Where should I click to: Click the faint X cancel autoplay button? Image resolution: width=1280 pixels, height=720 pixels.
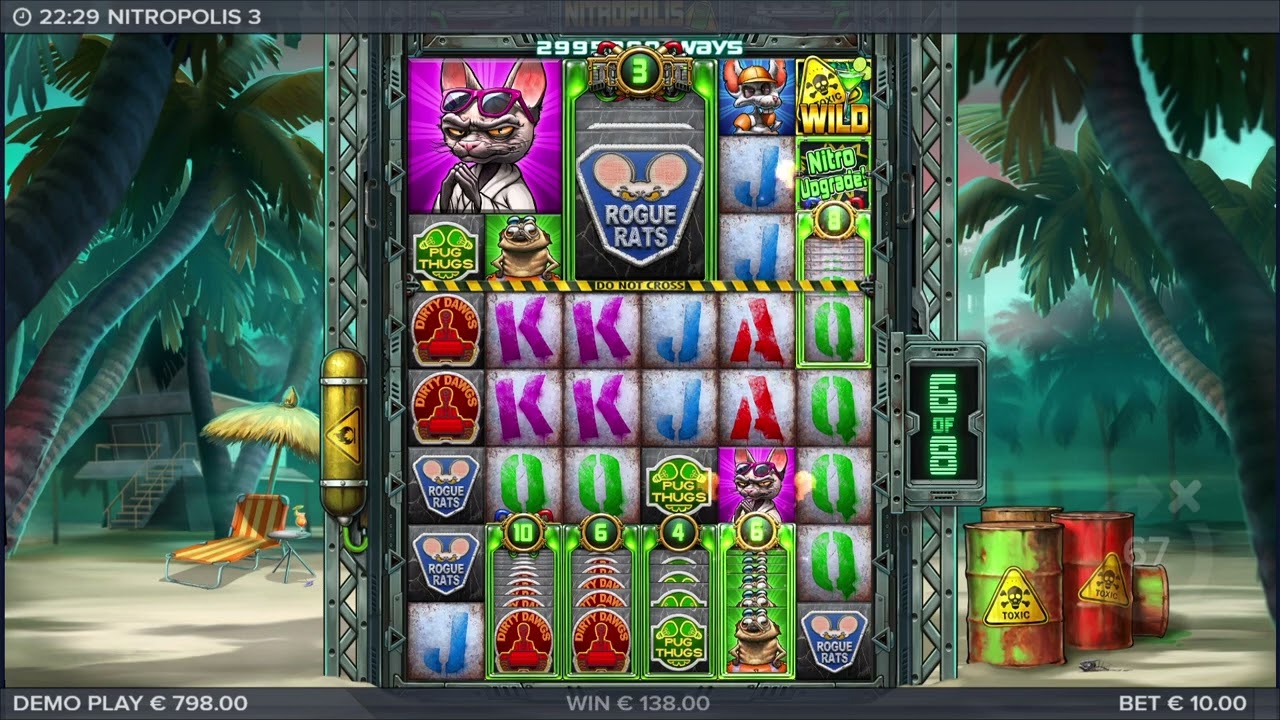point(1183,495)
